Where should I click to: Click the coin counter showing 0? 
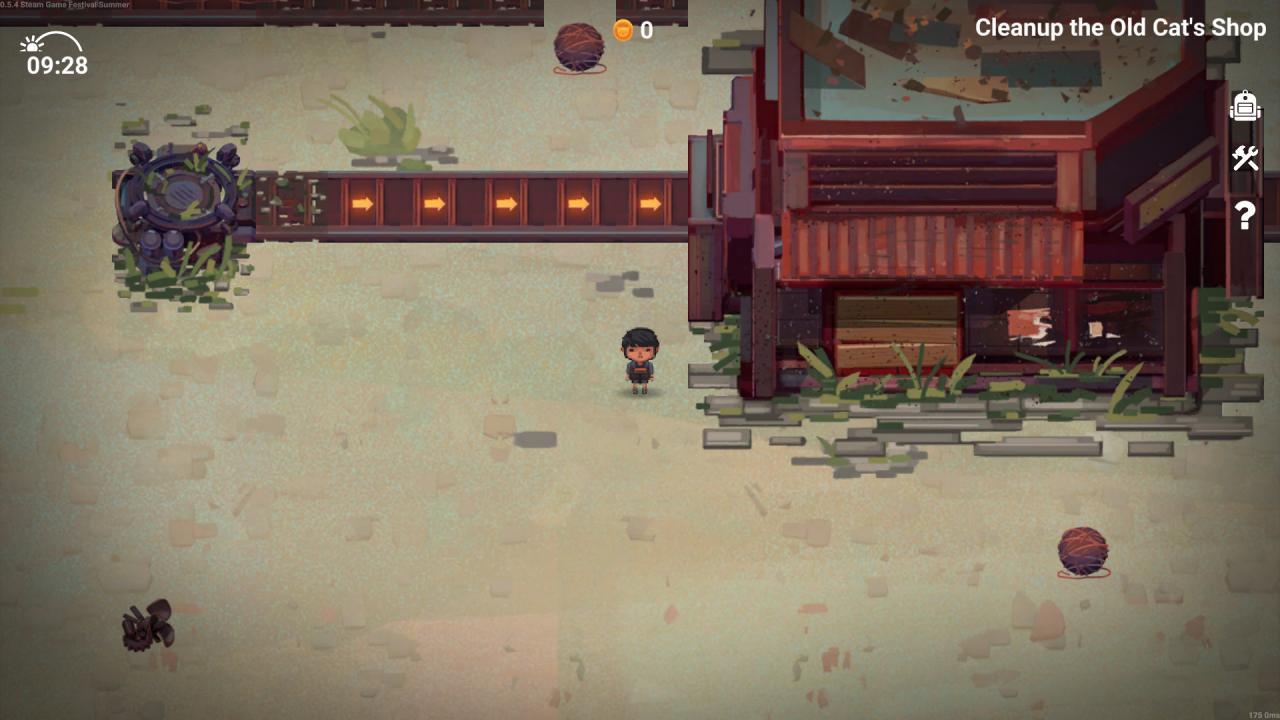point(644,30)
